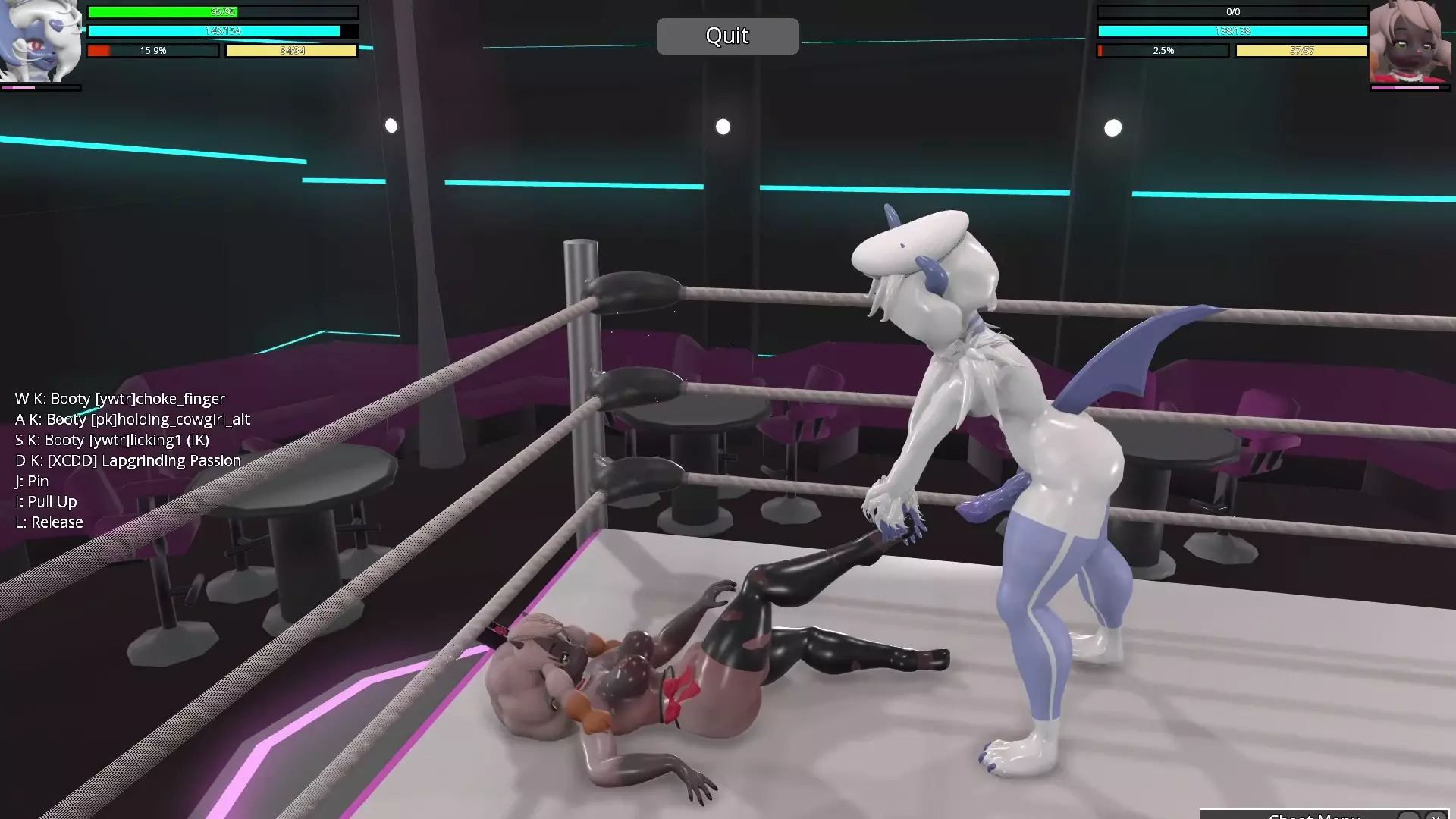Close the Cheat Menu with its X button
The width and height of the screenshot is (1456, 819).
pos(1436,816)
